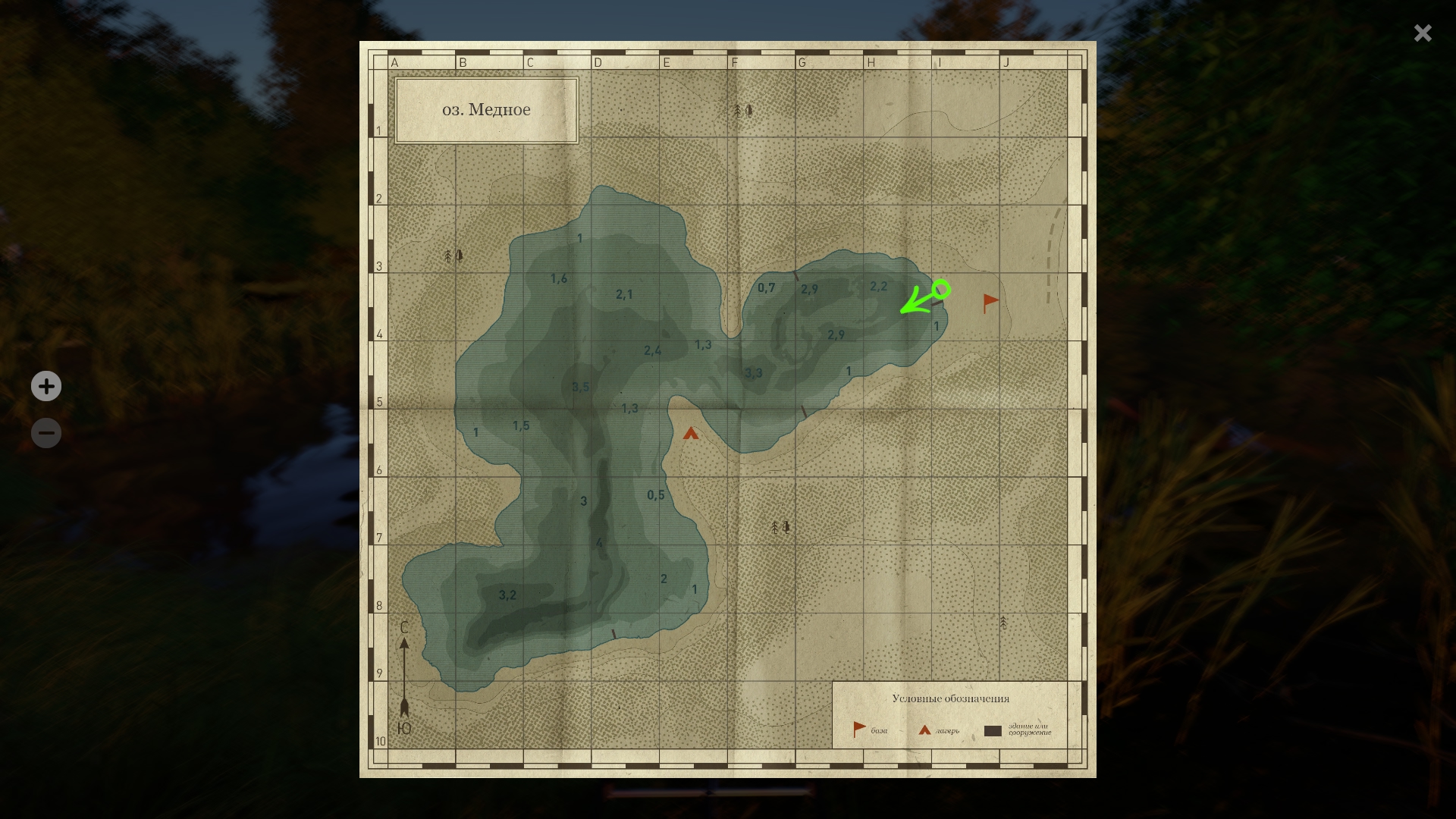1456x819 pixels.
Task: Zoom out the map with minus button
Action: coord(46,433)
